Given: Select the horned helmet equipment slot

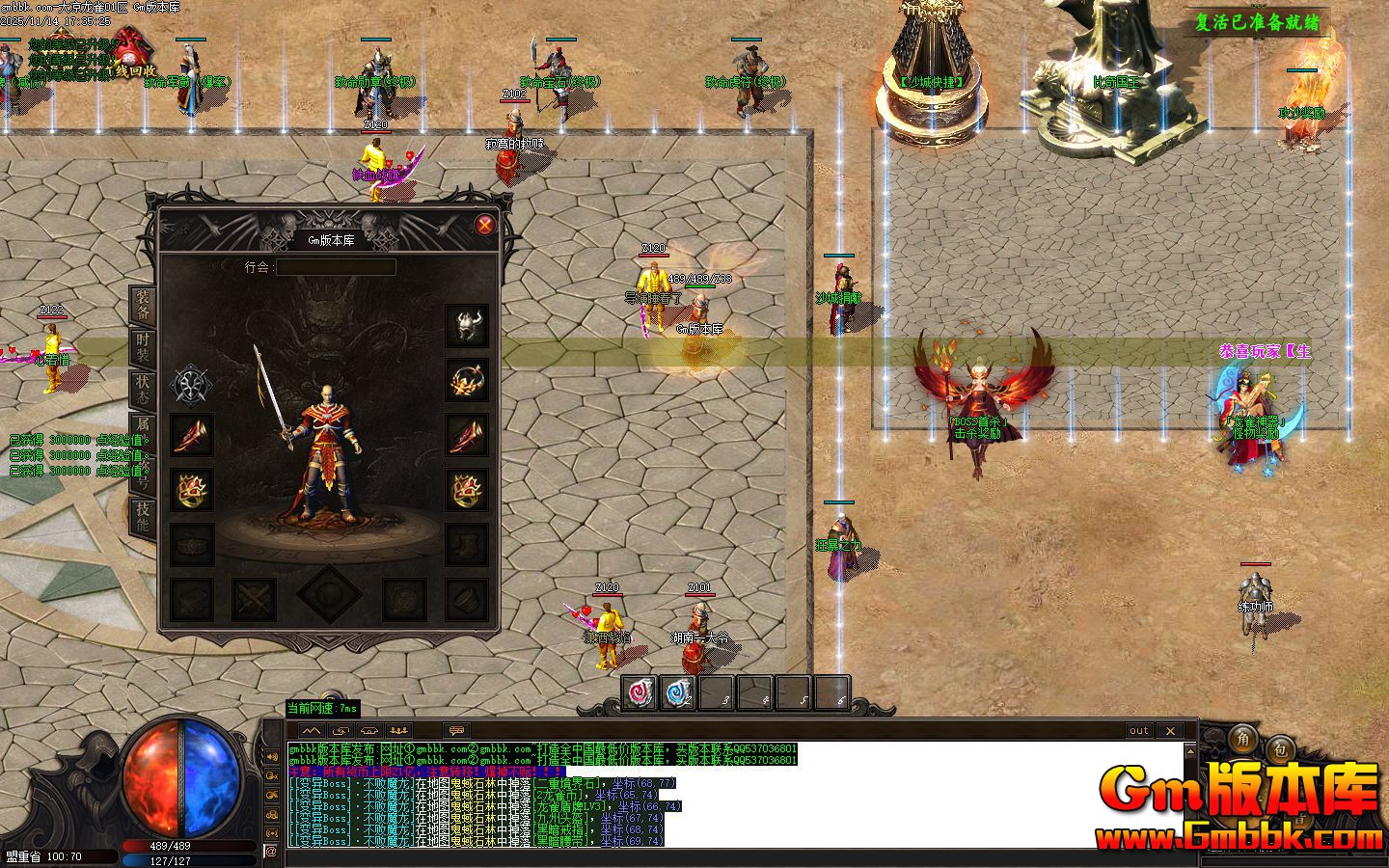Looking at the screenshot, I should [468, 326].
